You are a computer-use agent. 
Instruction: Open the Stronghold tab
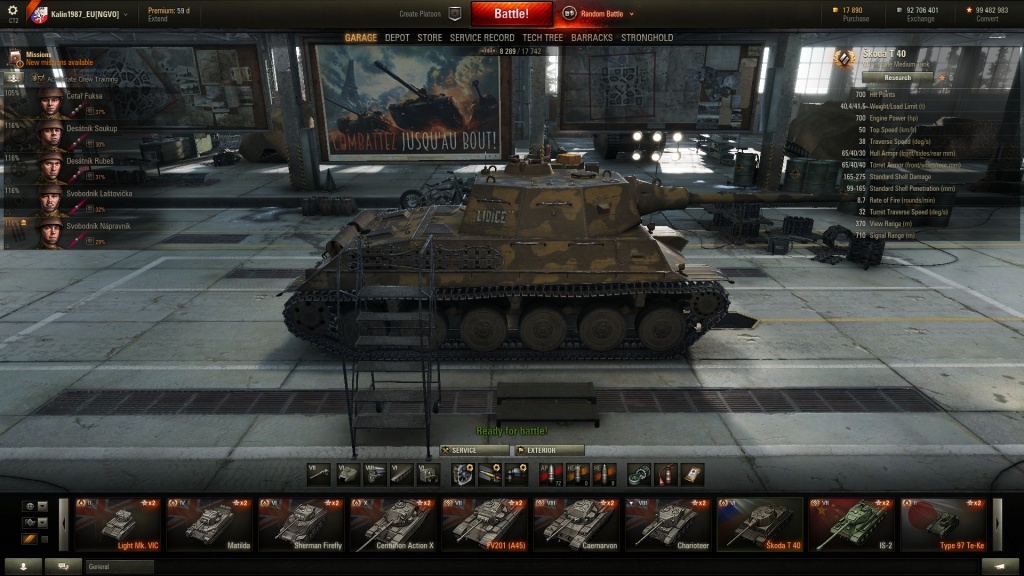(x=647, y=38)
